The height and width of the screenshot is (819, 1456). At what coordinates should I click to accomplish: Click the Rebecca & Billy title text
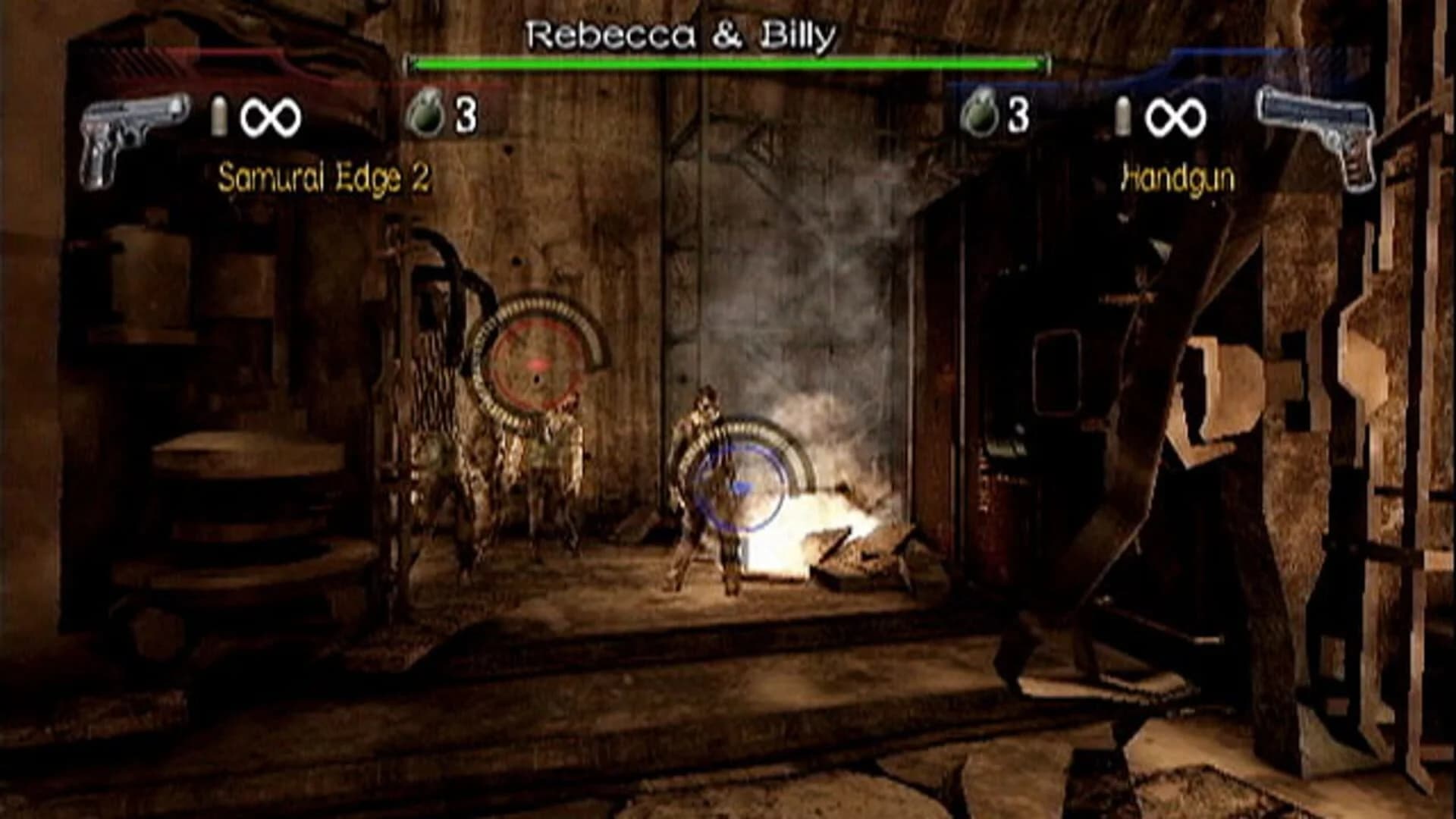682,34
